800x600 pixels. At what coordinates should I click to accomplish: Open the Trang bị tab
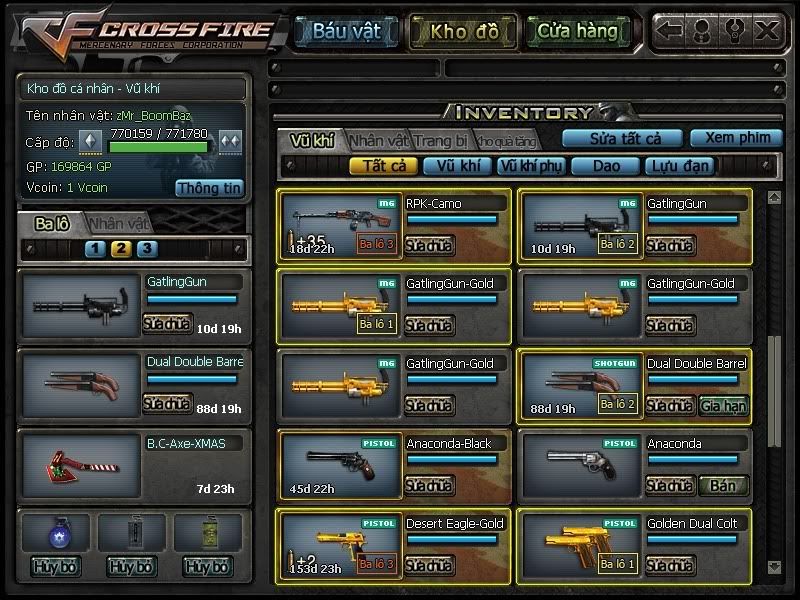(441, 141)
